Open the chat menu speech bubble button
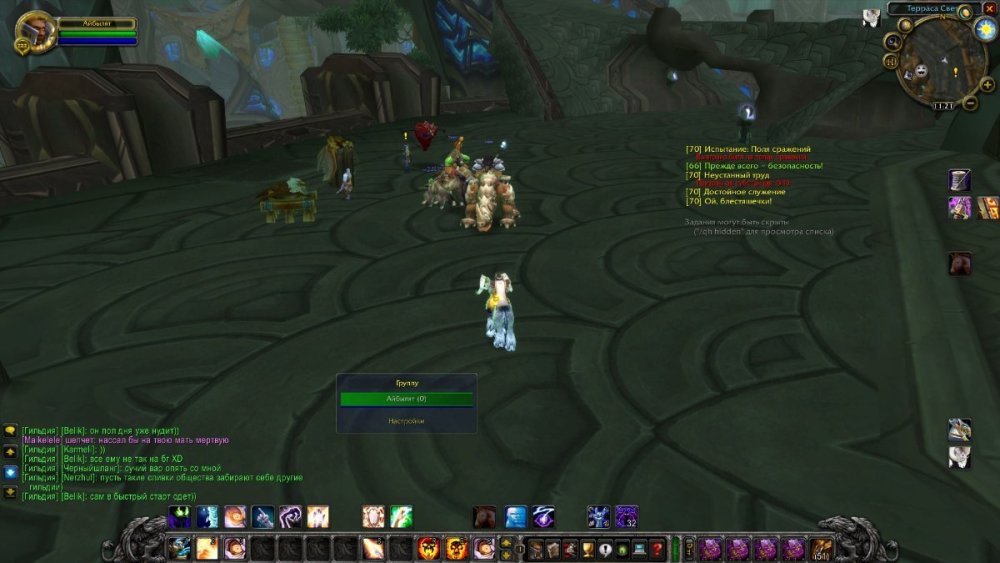 tap(11, 431)
